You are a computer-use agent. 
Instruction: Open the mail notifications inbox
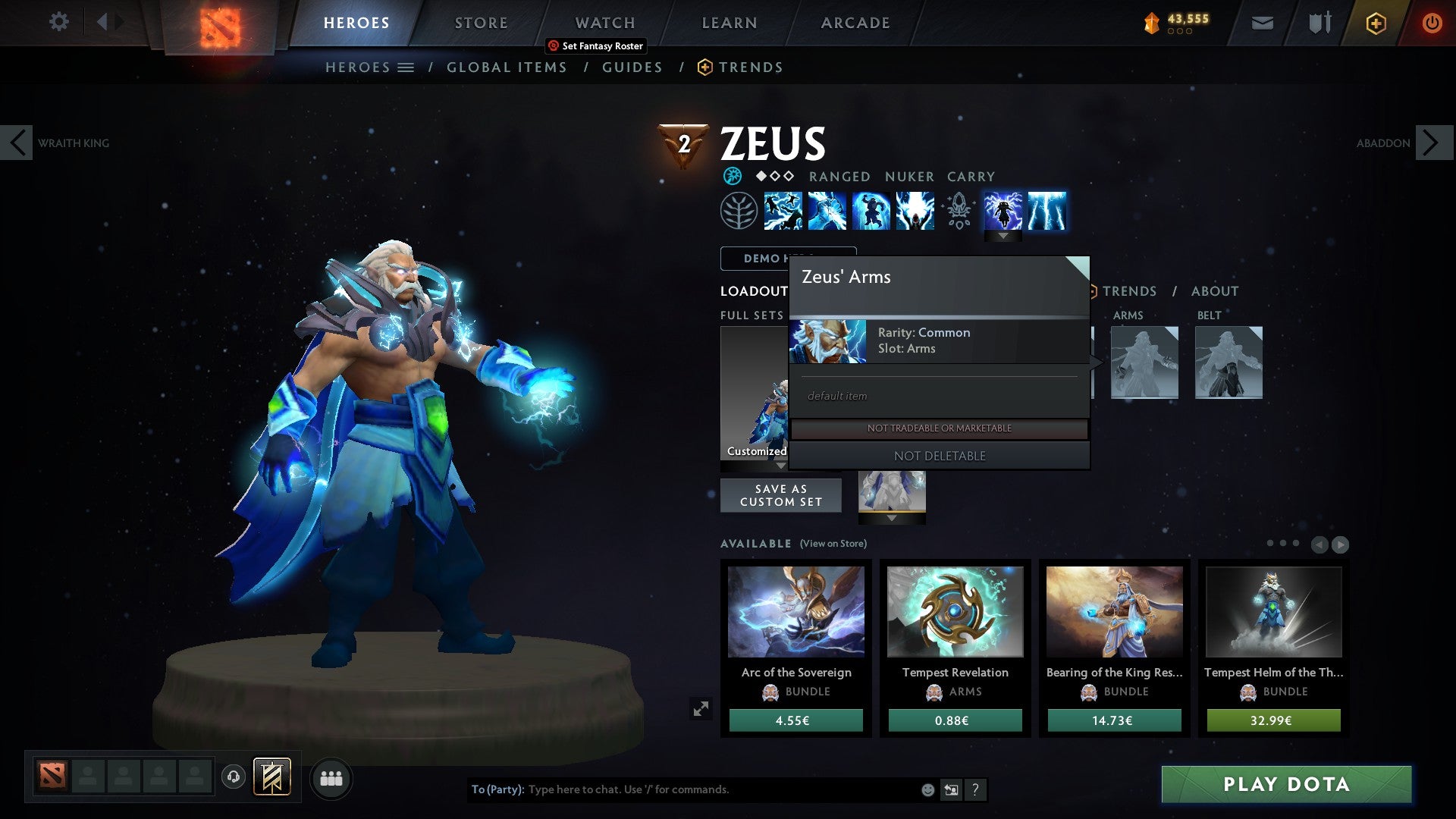(1261, 23)
